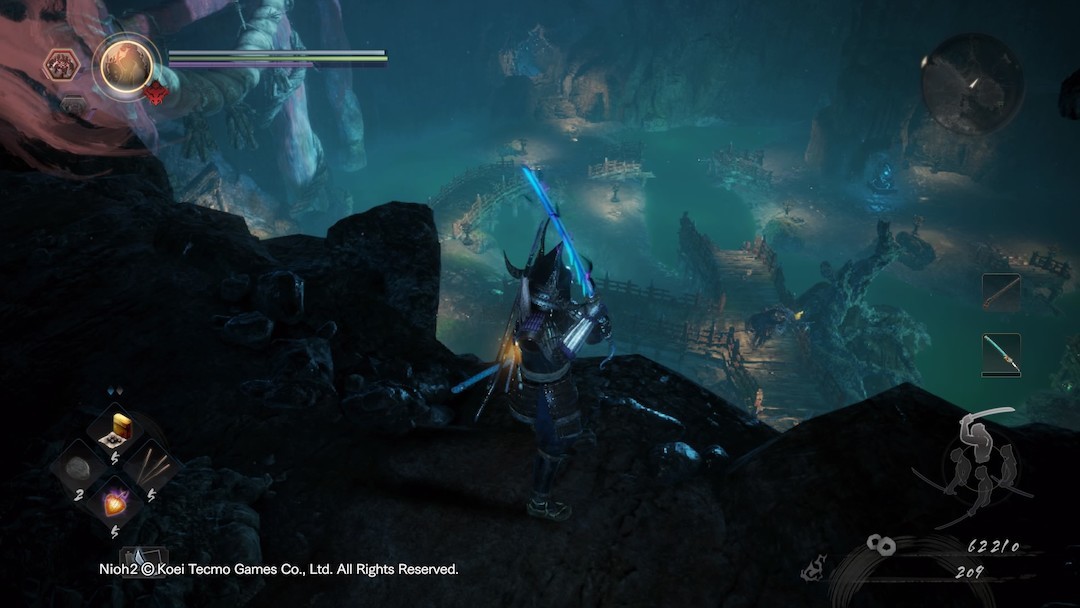Use the flaming orange talisman item
The height and width of the screenshot is (608, 1080).
point(117,502)
